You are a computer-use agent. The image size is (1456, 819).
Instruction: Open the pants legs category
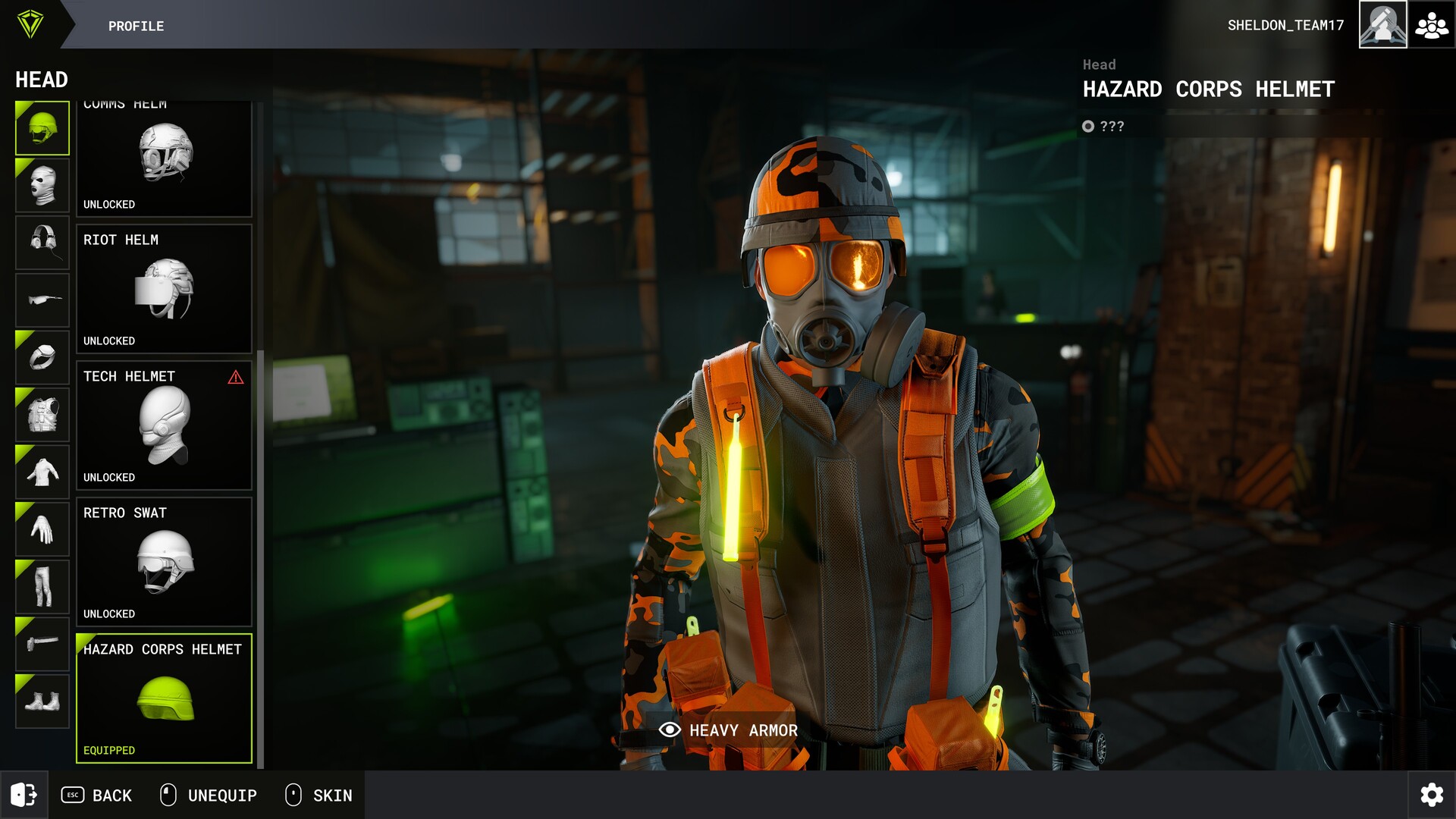tap(42, 586)
